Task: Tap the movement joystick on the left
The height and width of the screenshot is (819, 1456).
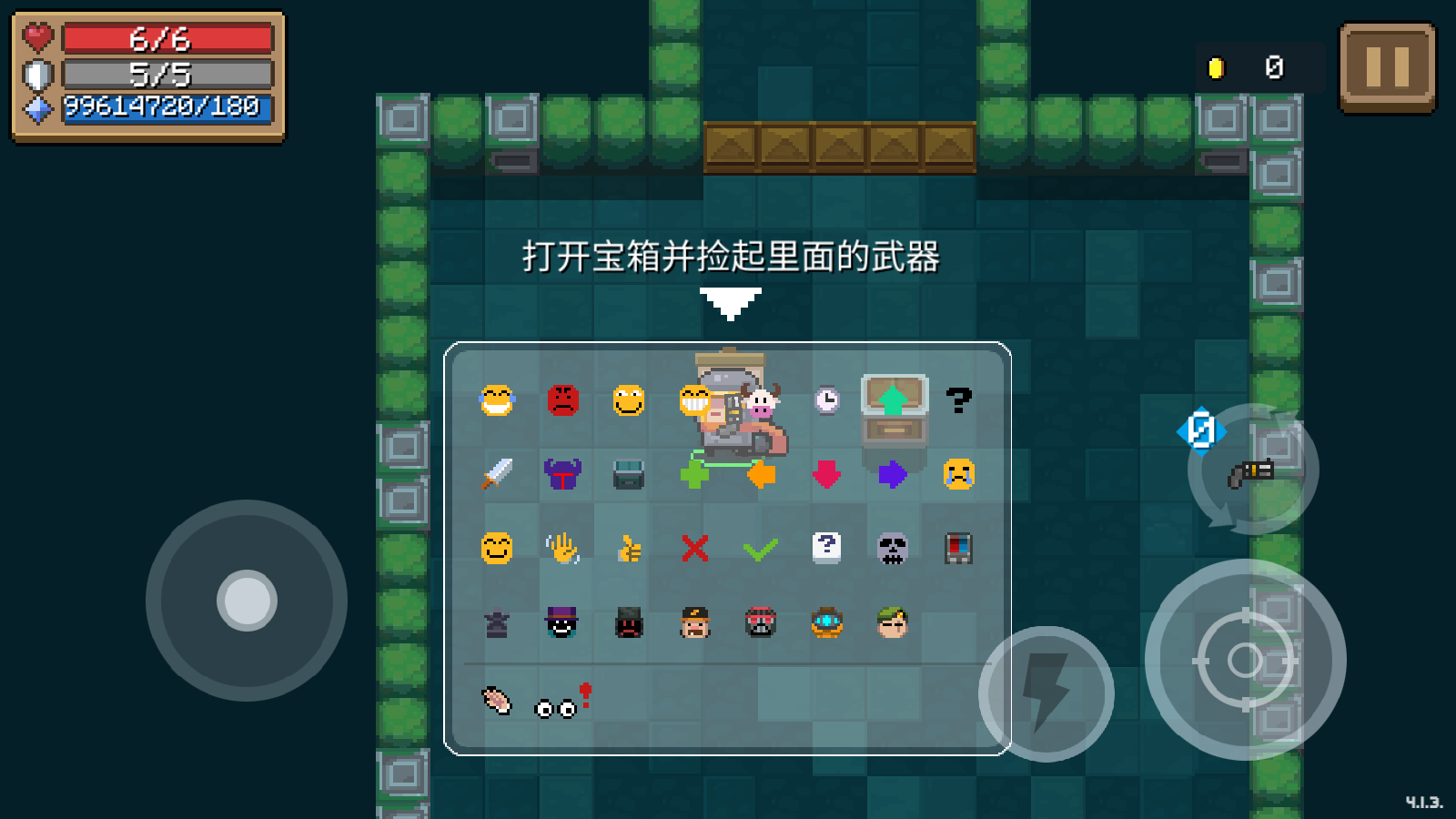Action: tap(244, 601)
